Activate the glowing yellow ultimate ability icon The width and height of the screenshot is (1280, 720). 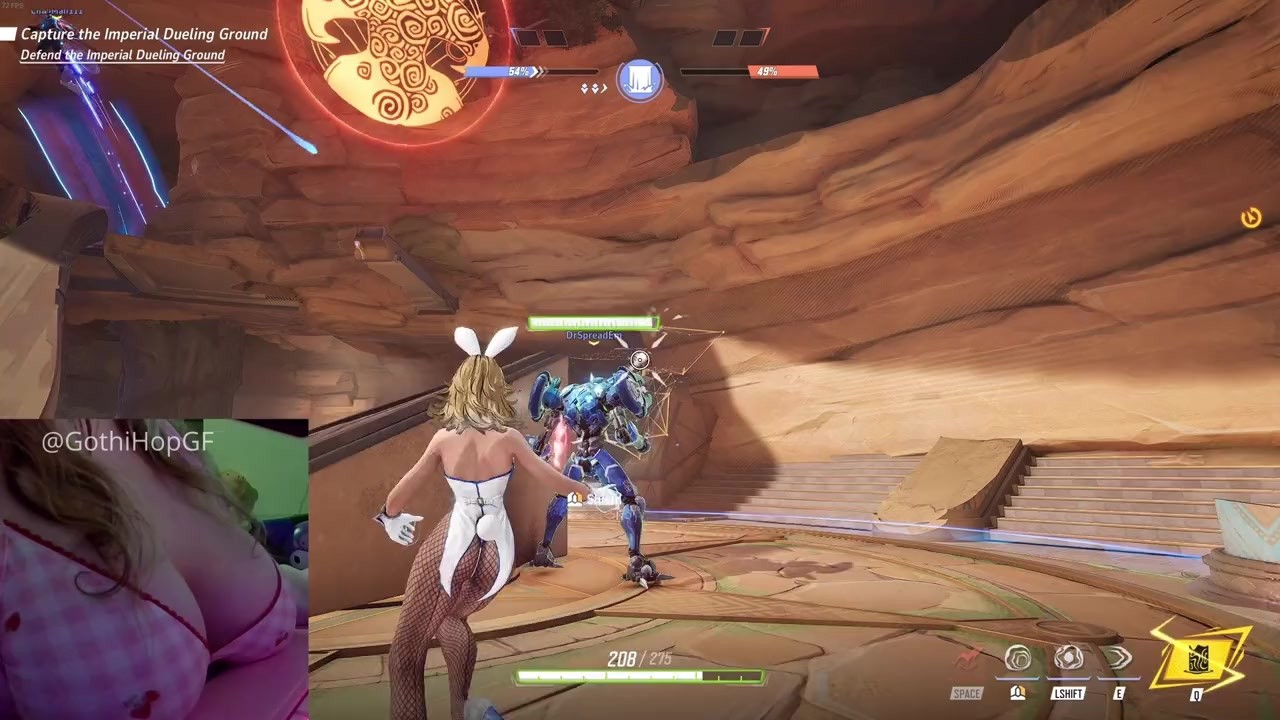(x=1198, y=656)
